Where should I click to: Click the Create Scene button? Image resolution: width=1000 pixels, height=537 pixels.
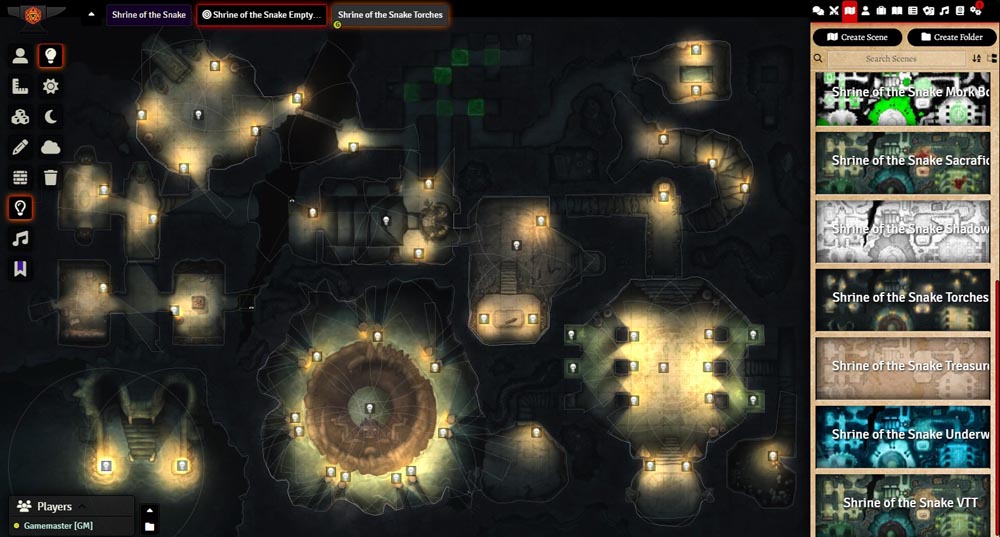coord(857,37)
